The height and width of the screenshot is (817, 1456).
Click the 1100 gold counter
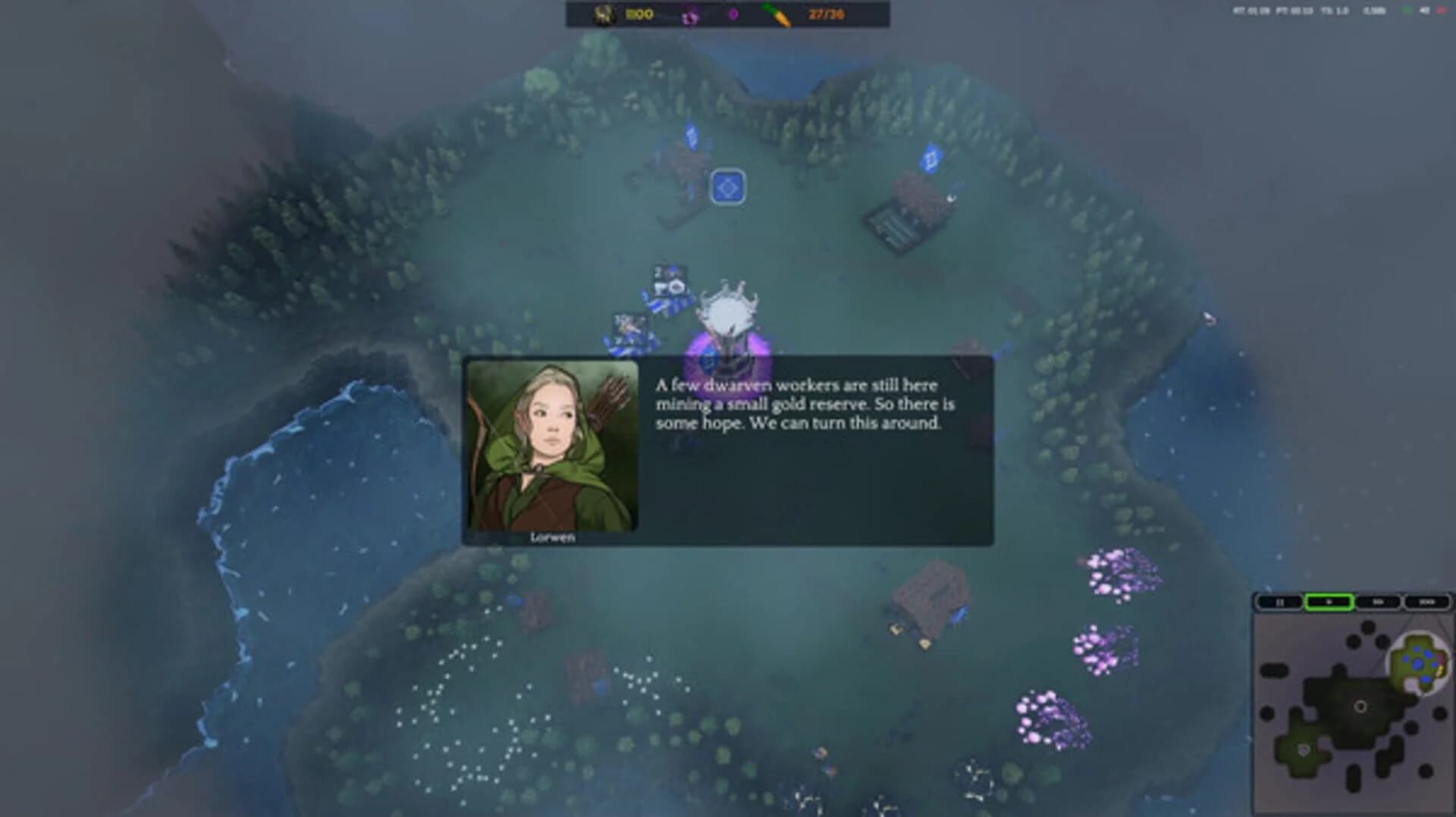click(639, 13)
